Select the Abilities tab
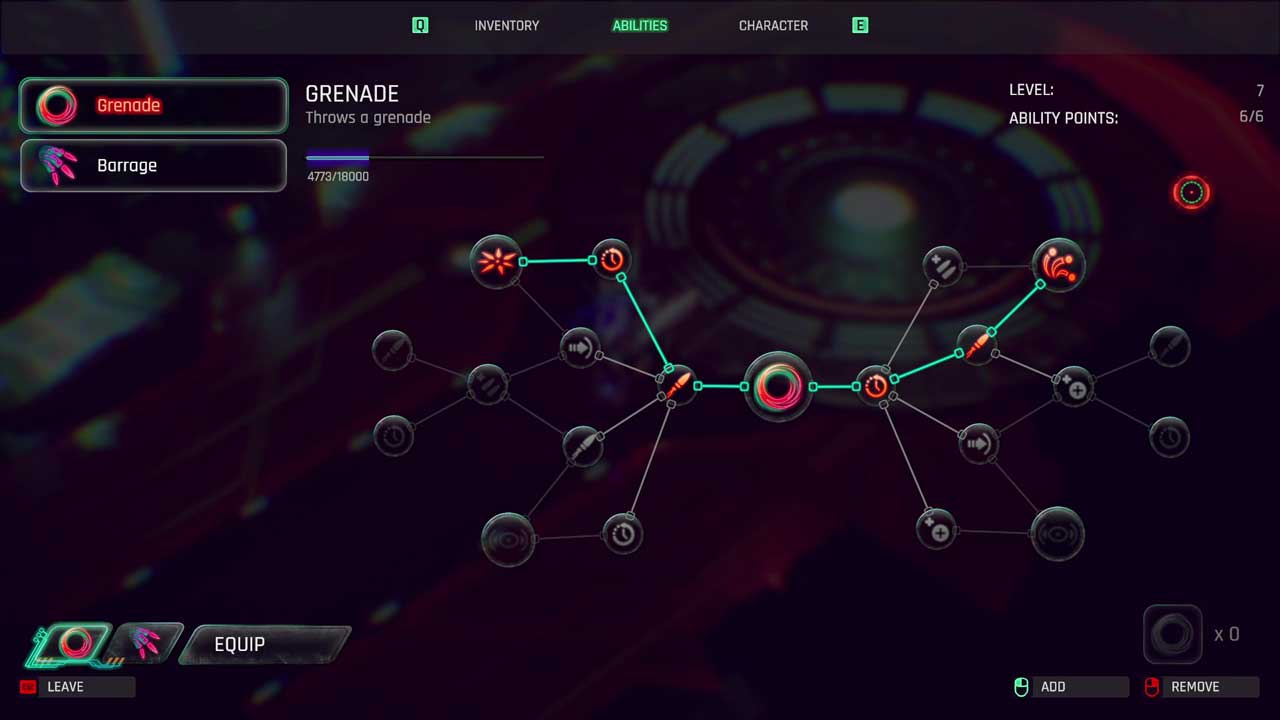This screenshot has height=720, width=1280. pos(640,26)
